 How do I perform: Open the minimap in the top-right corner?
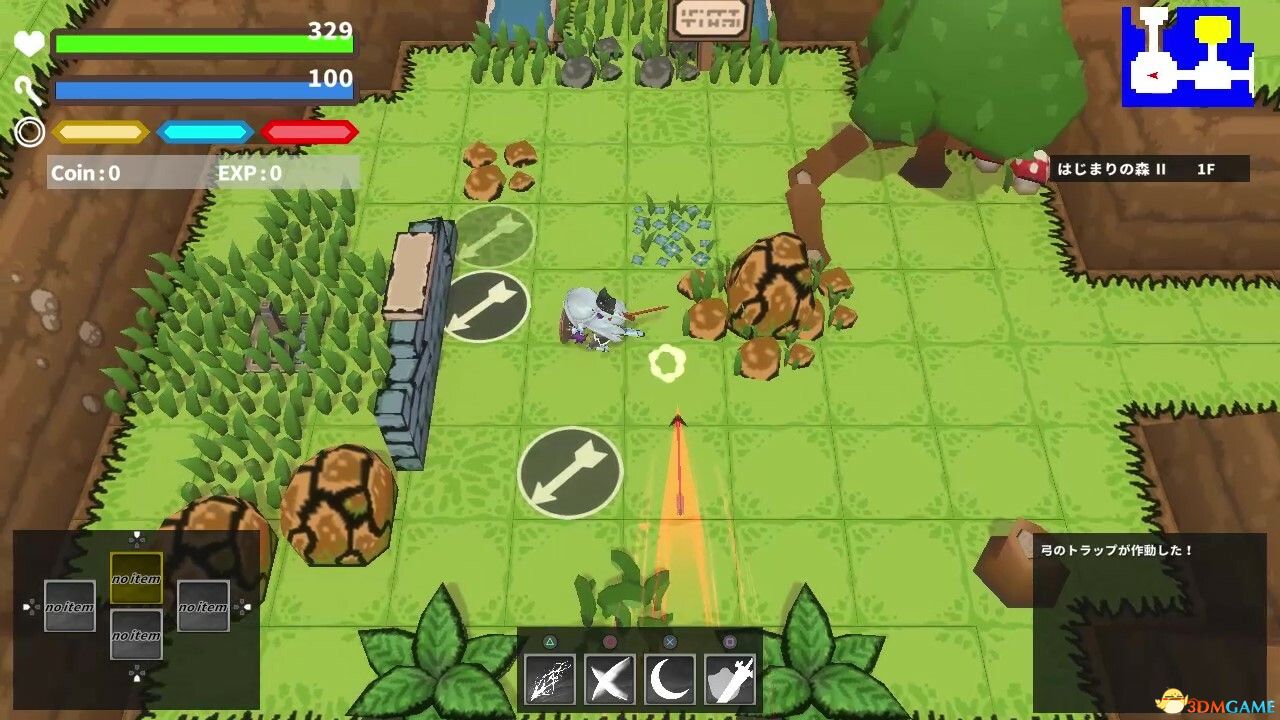(1190, 55)
